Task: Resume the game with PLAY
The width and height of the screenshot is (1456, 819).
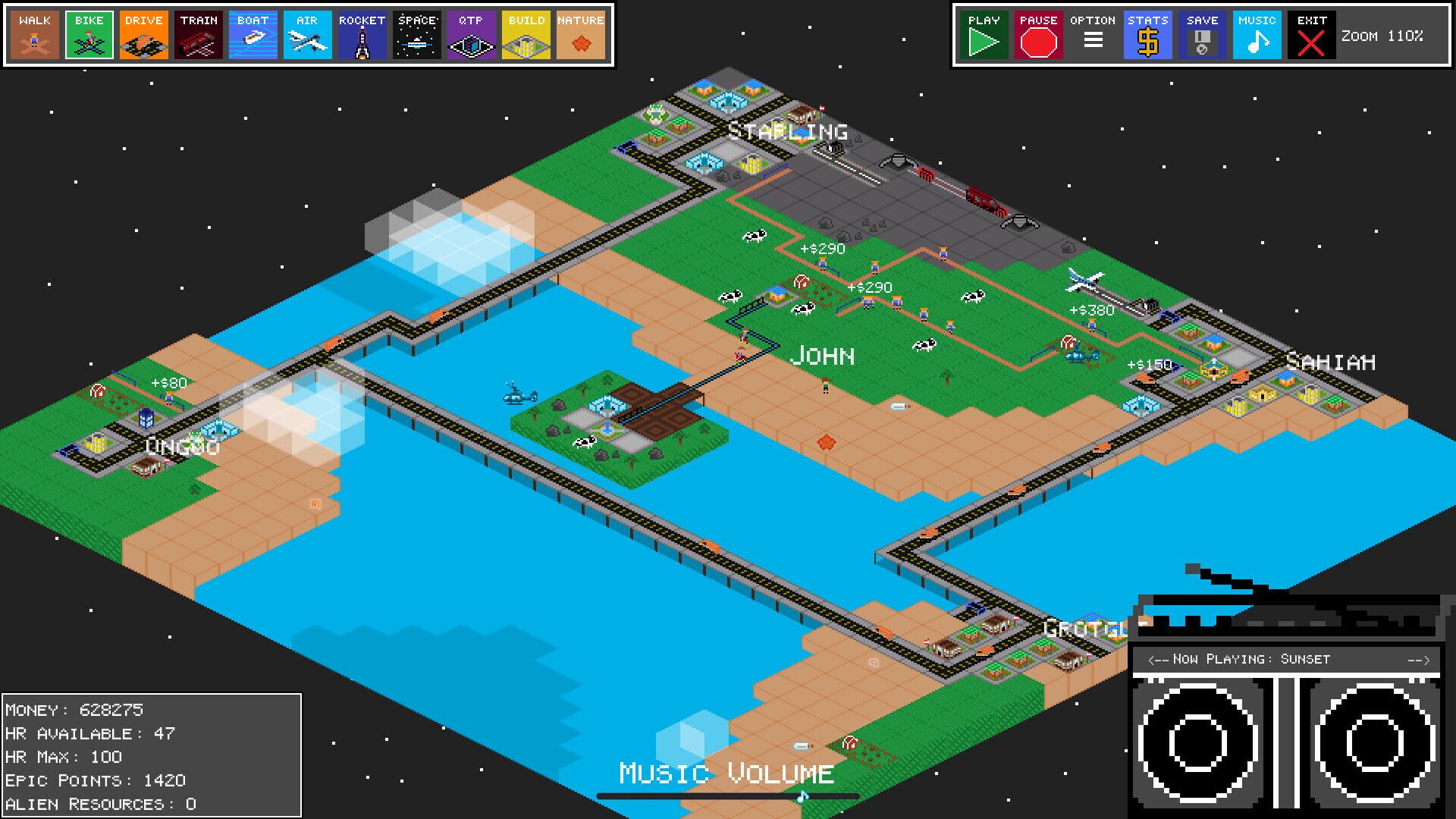Action: pyautogui.click(x=983, y=34)
